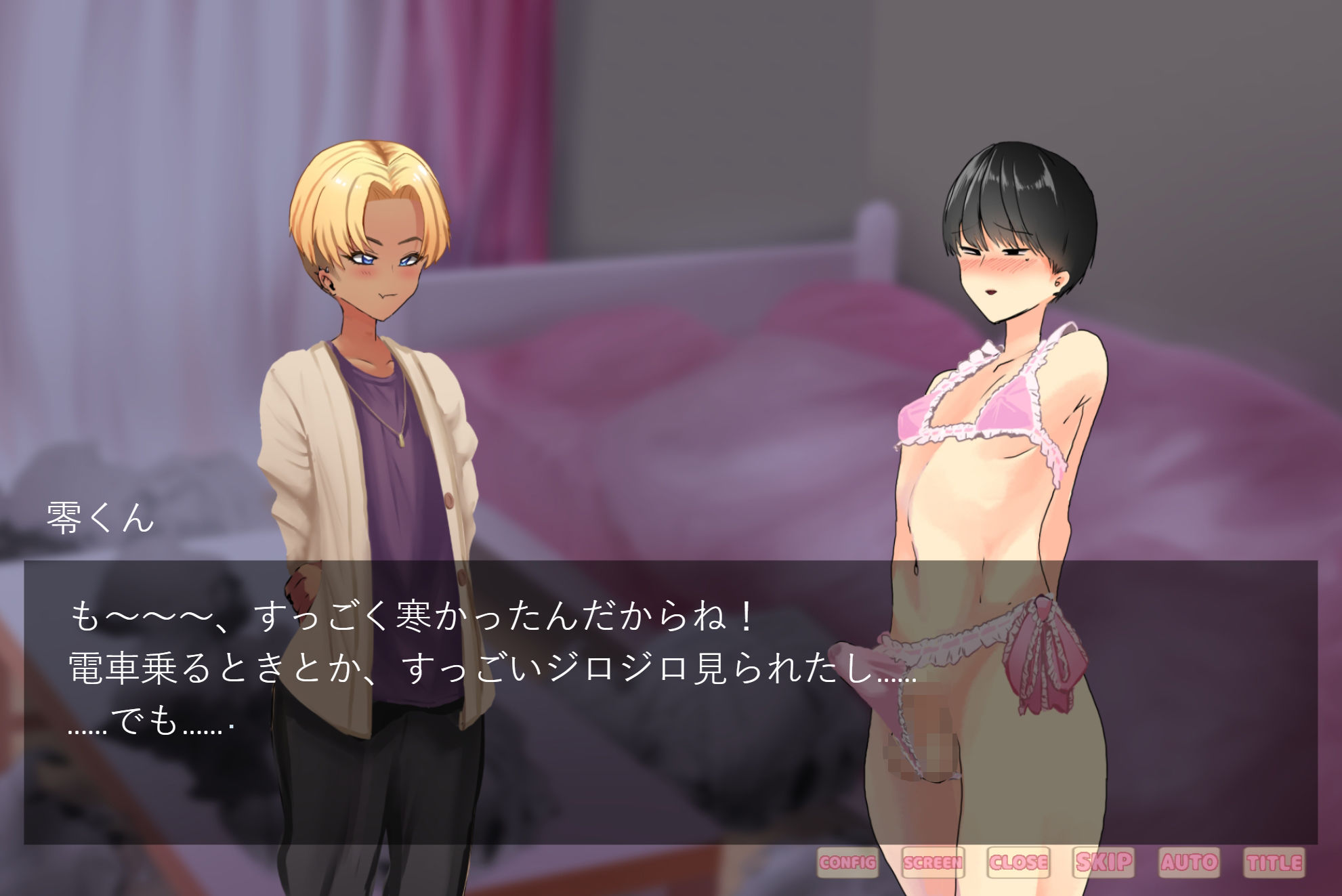Enable SKIP mode

(1104, 863)
